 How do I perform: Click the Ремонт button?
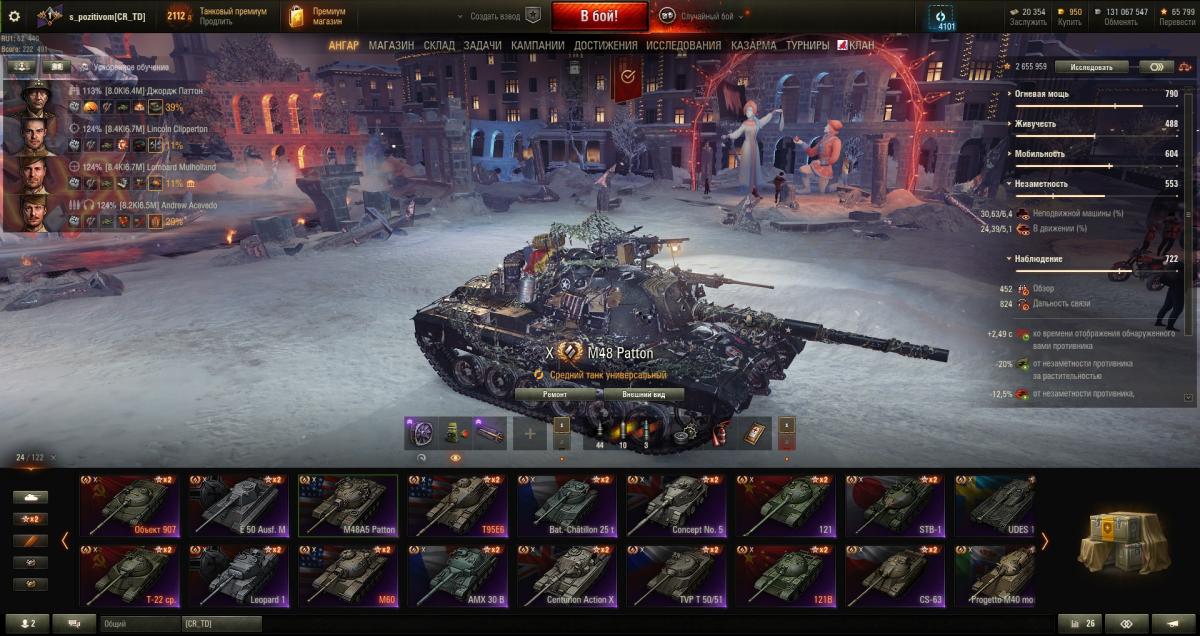pyautogui.click(x=555, y=394)
